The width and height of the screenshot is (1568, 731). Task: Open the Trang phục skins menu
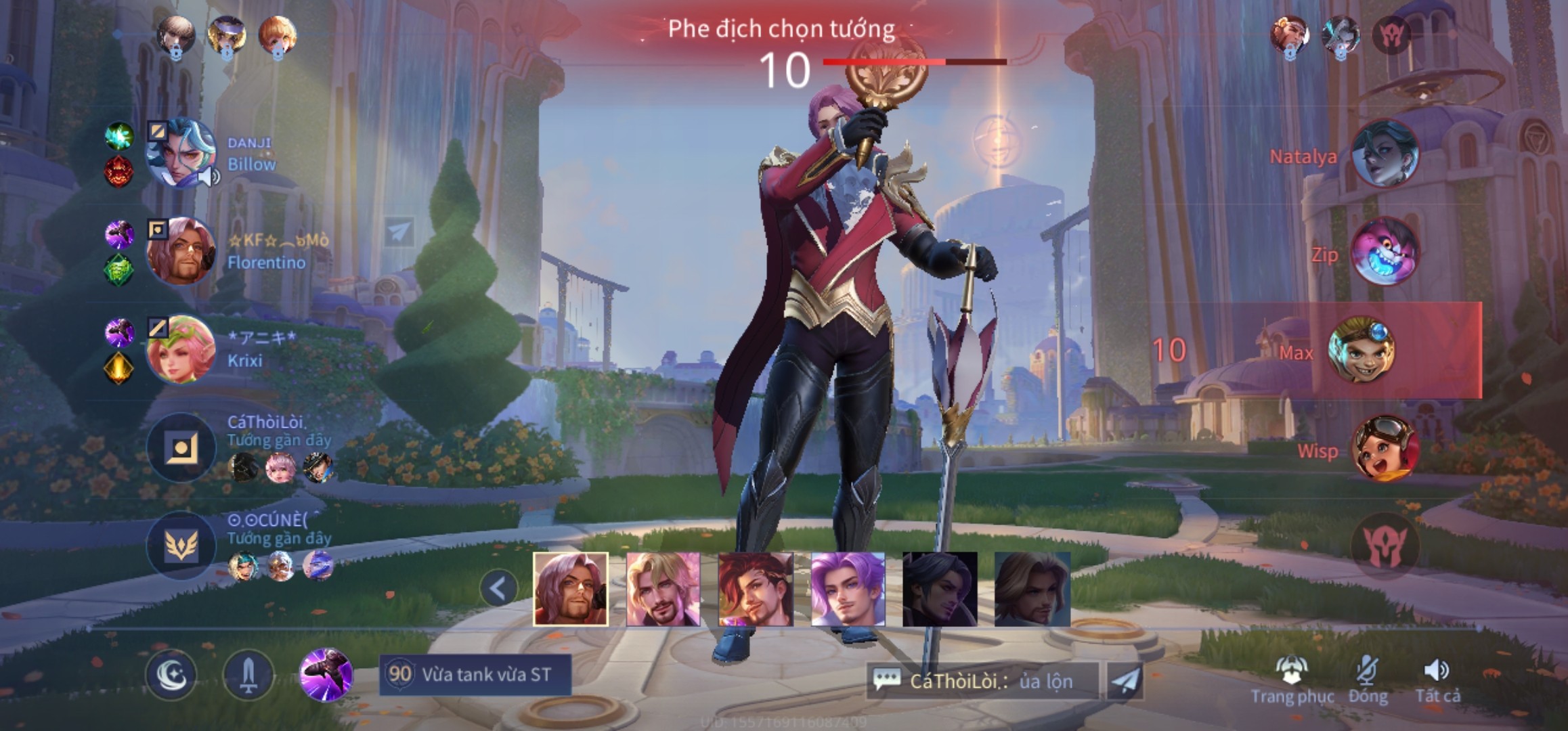click(x=1292, y=681)
